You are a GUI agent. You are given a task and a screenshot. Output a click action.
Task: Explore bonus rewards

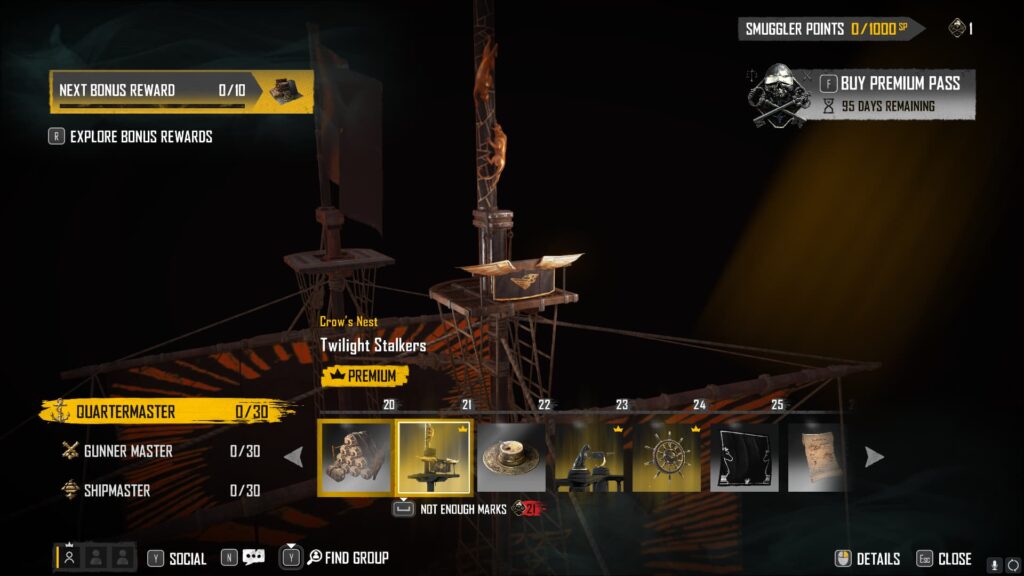coord(140,137)
